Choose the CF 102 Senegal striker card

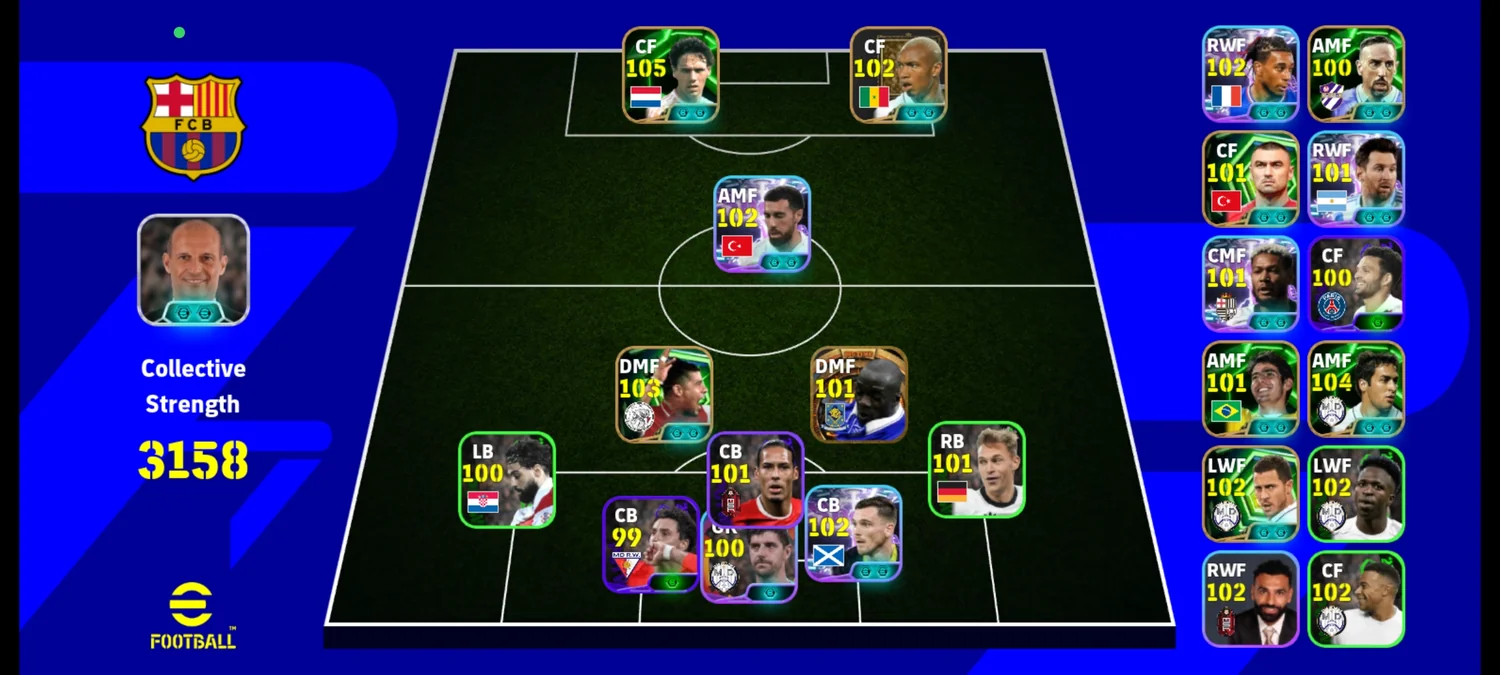898,75
